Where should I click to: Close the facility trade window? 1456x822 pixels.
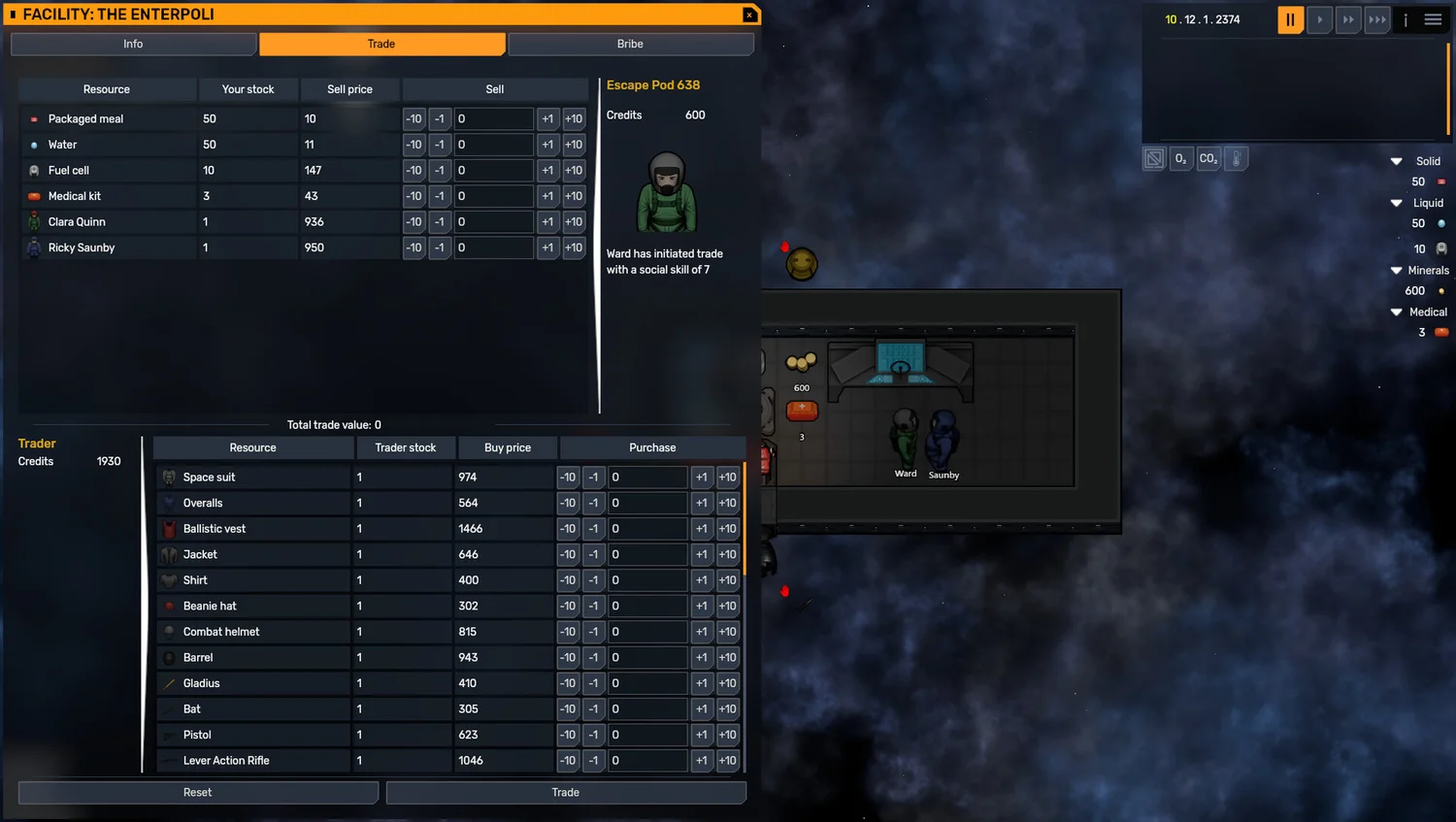pyautogui.click(x=749, y=15)
